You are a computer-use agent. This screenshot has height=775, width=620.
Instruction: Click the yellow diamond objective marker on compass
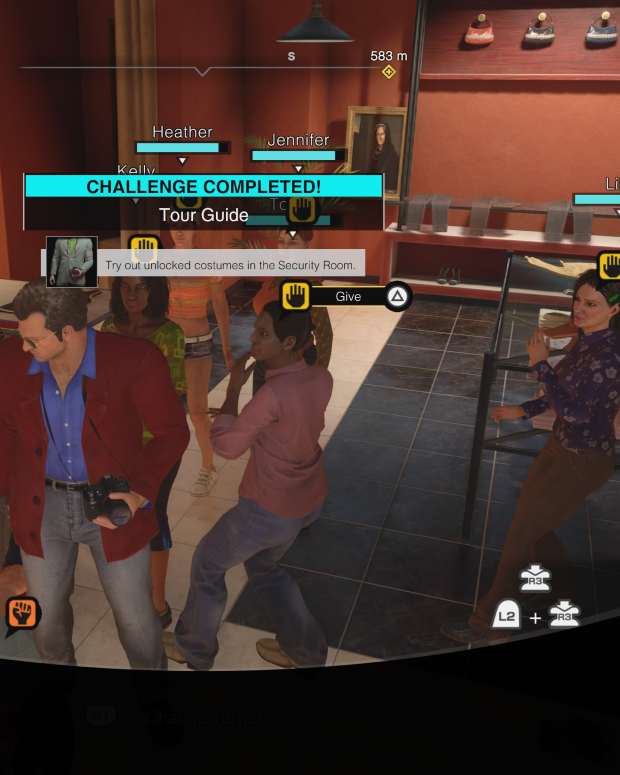tap(388, 72)
